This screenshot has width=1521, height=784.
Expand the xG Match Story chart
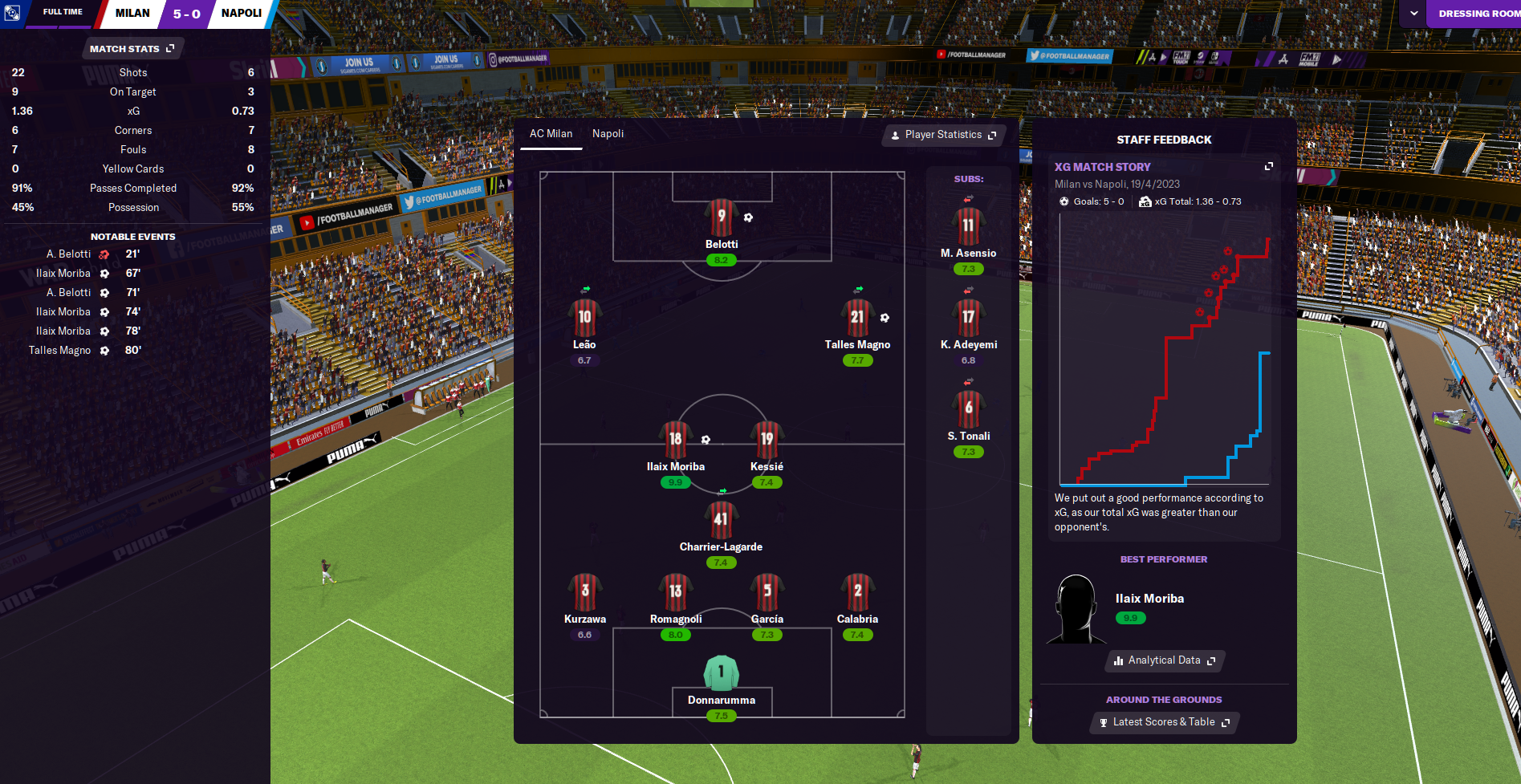(1269, 166)
